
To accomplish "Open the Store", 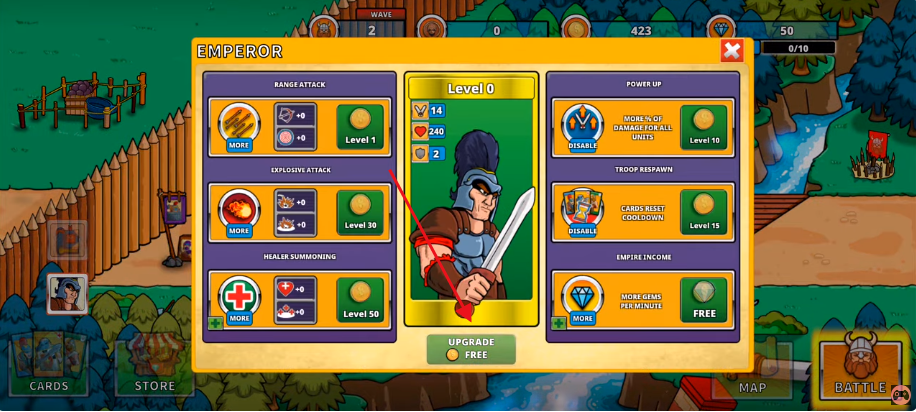I will (155, 367).
